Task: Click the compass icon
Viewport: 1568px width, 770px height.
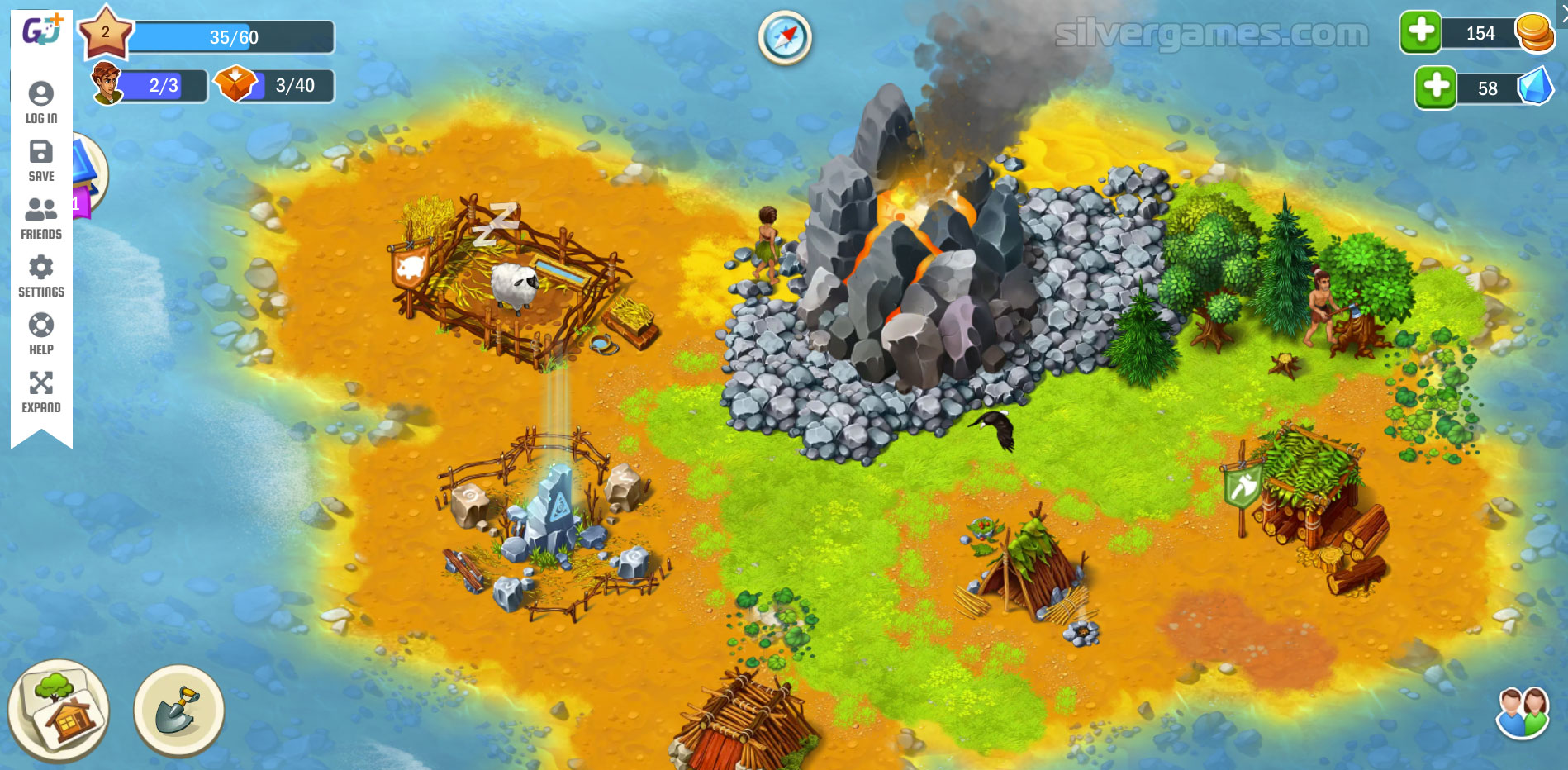Action: tap(784, 37)
